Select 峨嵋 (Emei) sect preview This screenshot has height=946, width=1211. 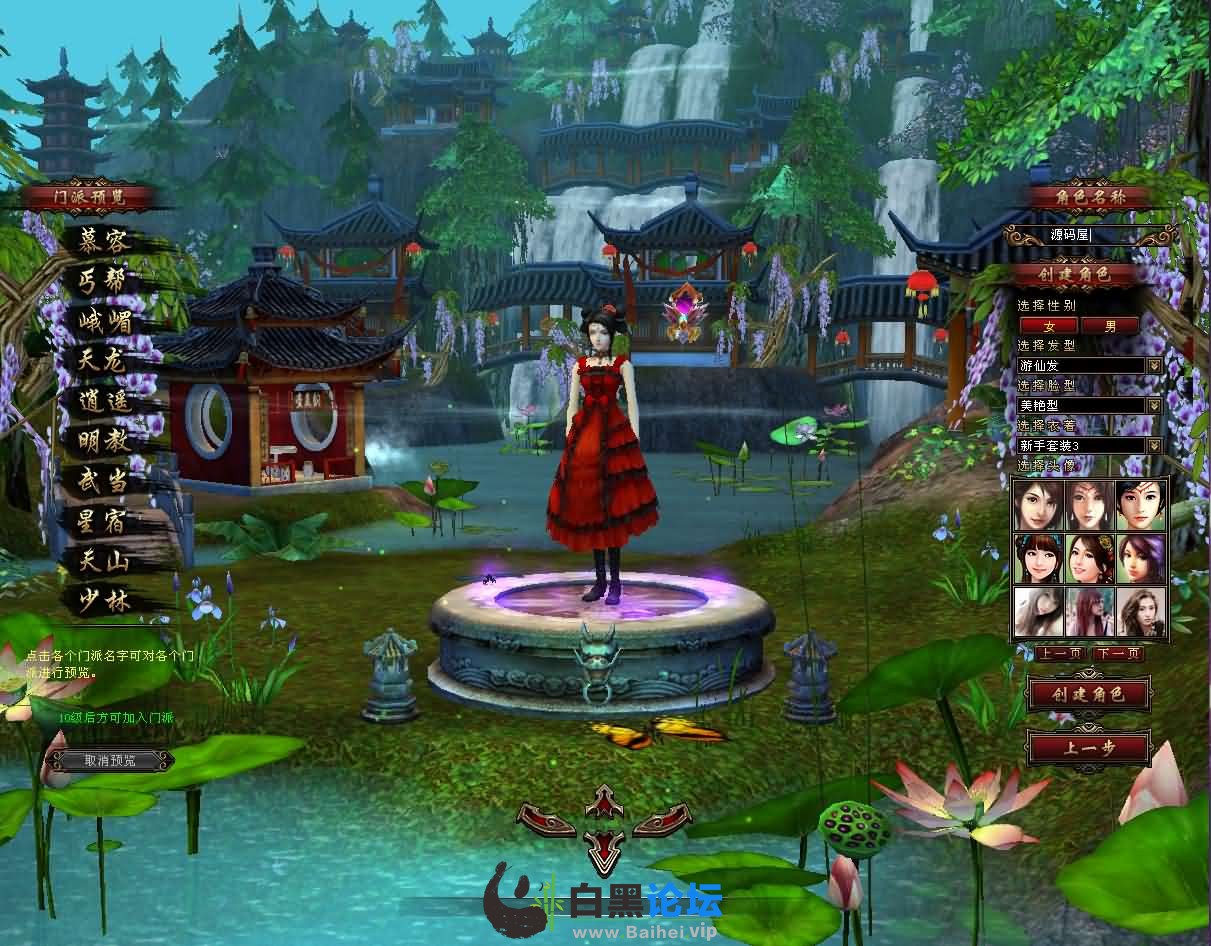(x=106, y=321)
